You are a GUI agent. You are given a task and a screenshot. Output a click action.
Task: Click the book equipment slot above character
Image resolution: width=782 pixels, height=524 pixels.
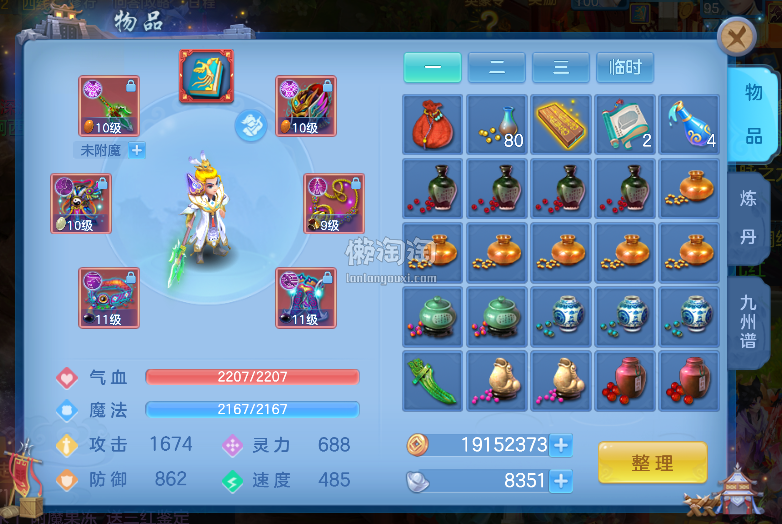coord(206,76)
